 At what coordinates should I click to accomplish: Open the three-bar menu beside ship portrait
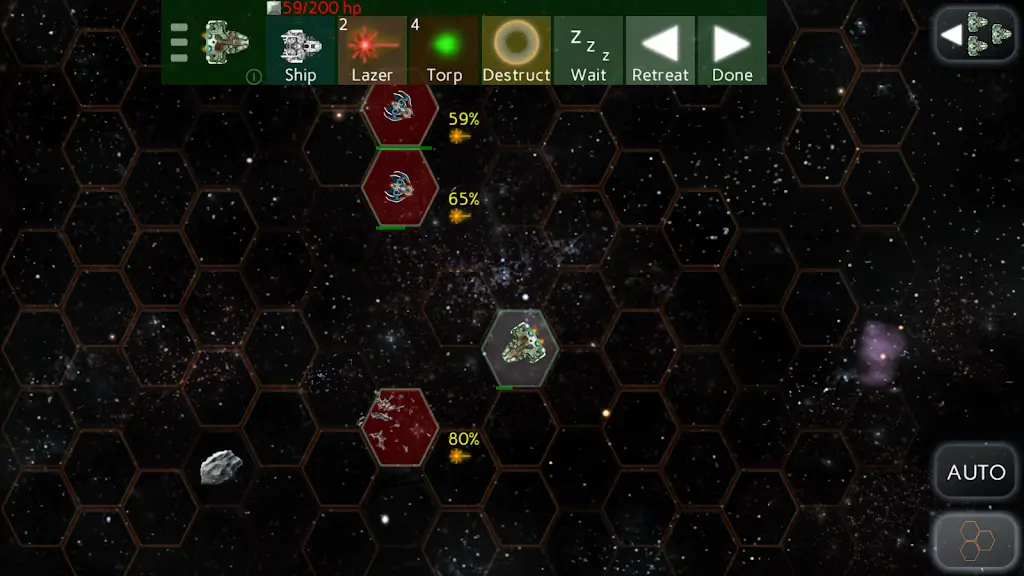(x=179, y=43)
